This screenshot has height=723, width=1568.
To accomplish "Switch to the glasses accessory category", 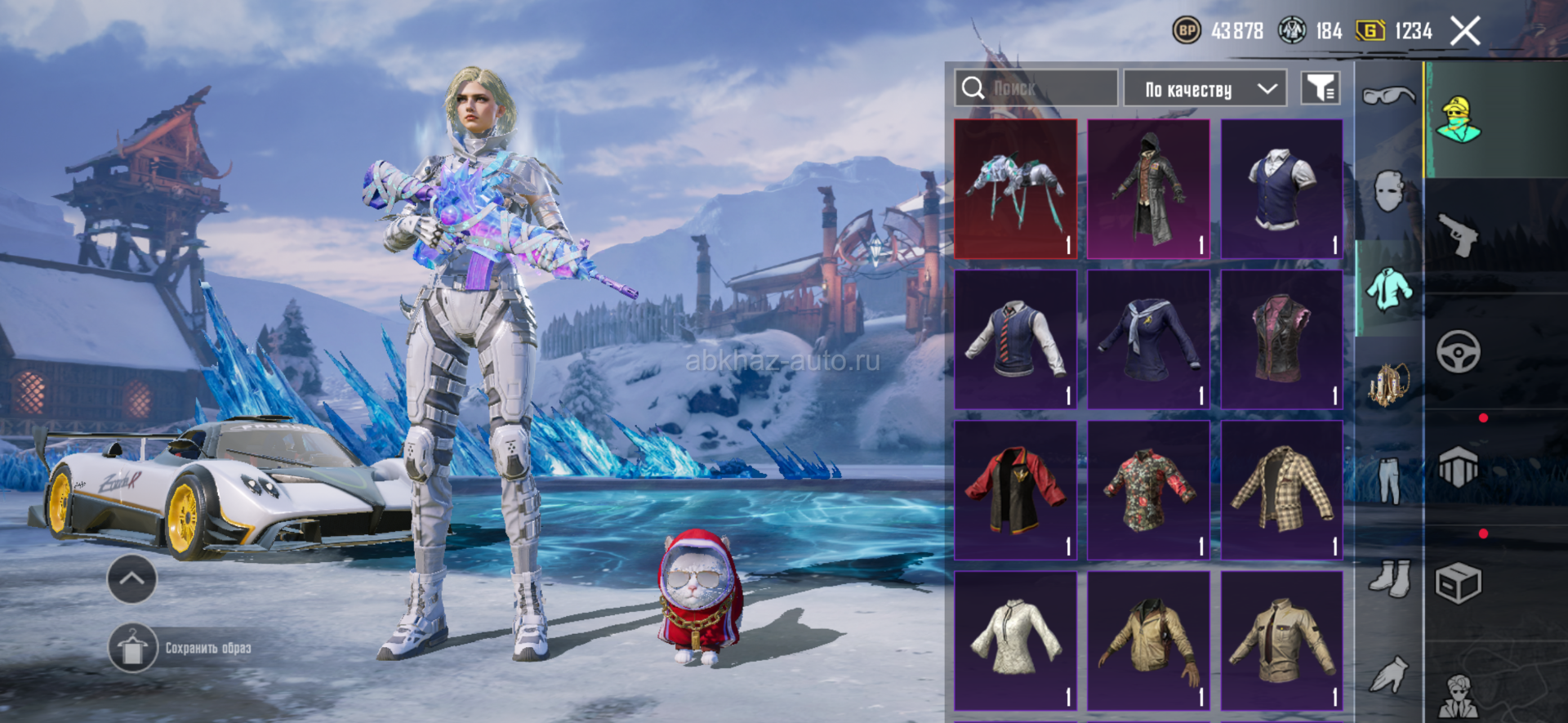I will [1388, 96].
